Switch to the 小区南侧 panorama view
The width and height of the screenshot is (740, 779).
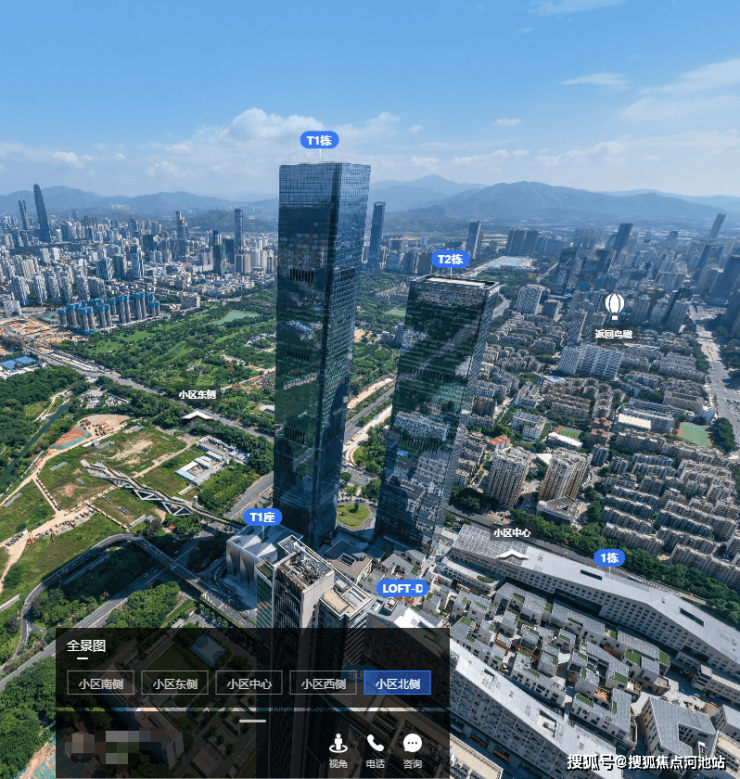click(x=100, y=684)
